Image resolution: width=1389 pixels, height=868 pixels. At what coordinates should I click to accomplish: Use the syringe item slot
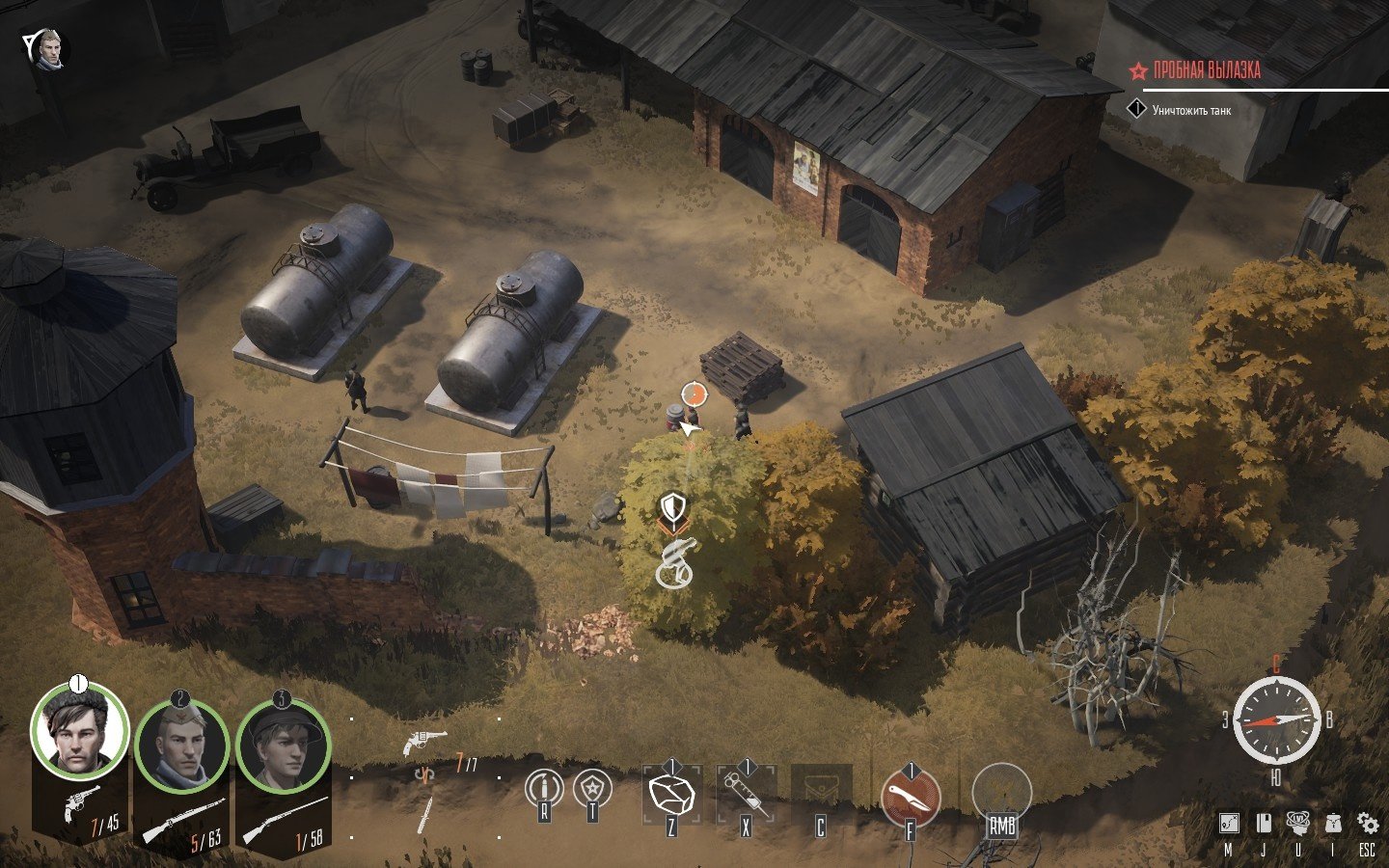tap(746, 795)
